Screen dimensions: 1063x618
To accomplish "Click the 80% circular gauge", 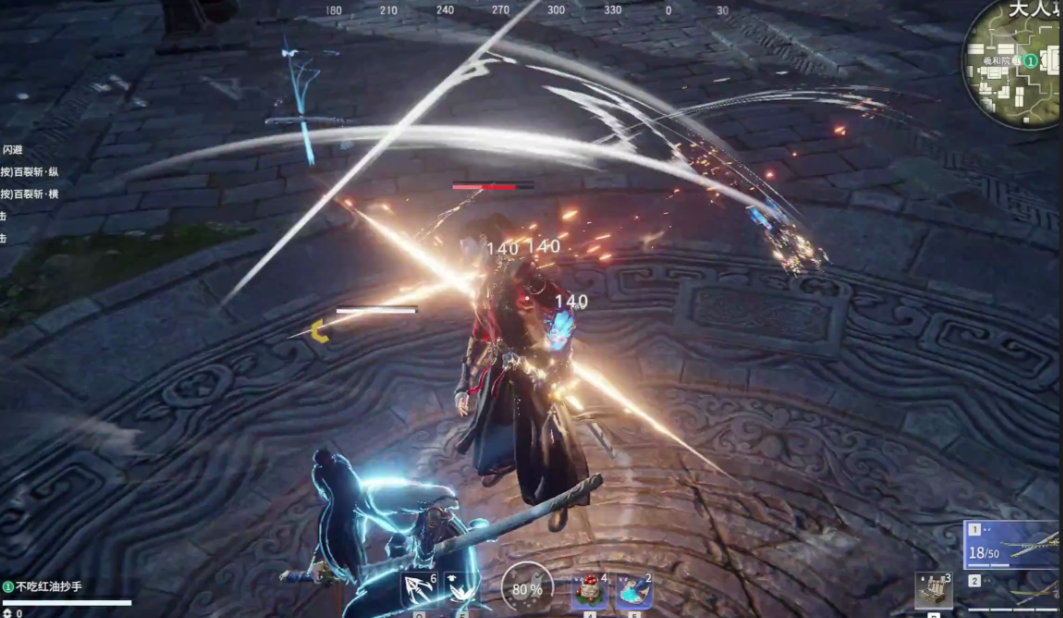I will tap(527, 588).
